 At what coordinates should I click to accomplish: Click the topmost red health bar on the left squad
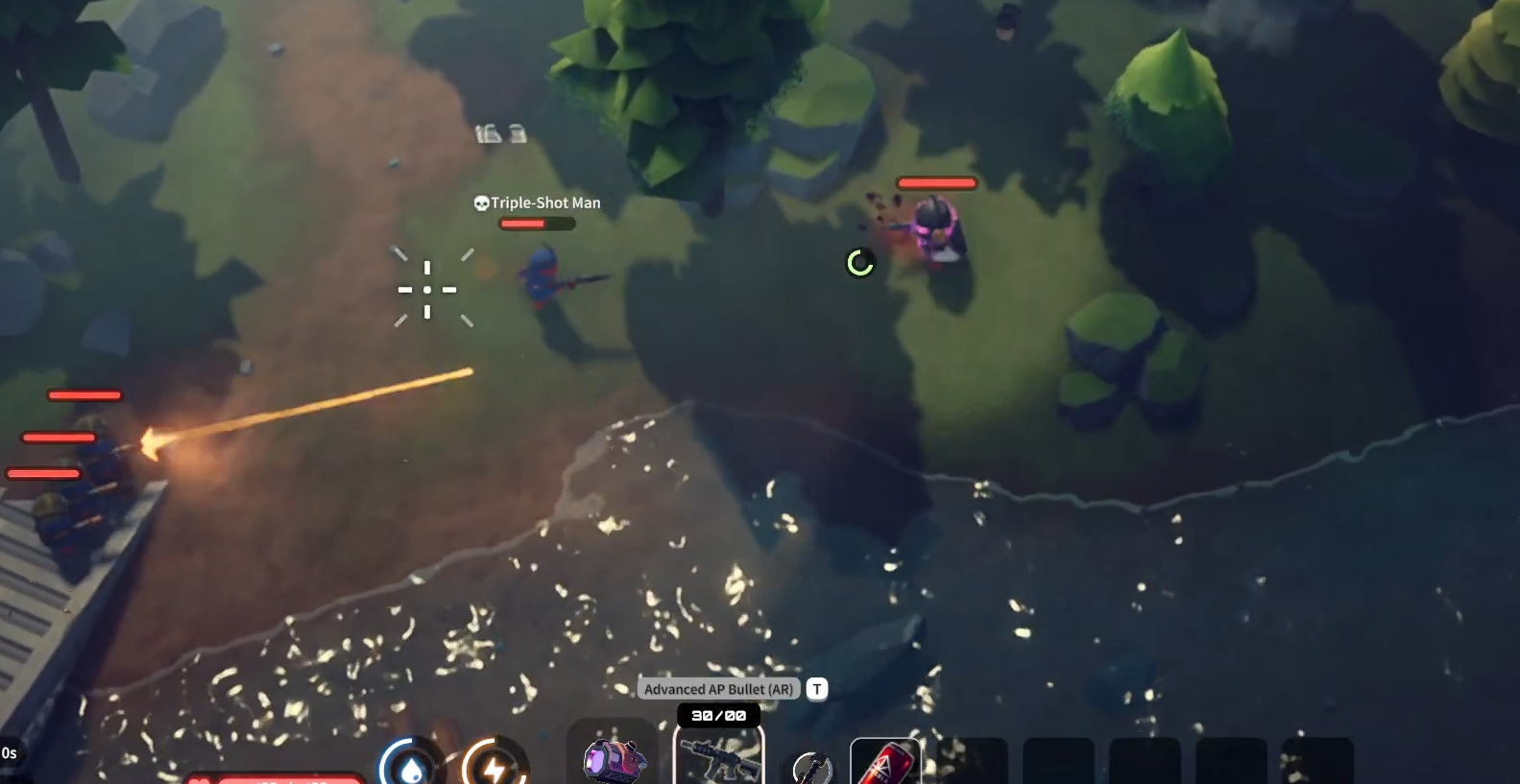coord(83,393)
